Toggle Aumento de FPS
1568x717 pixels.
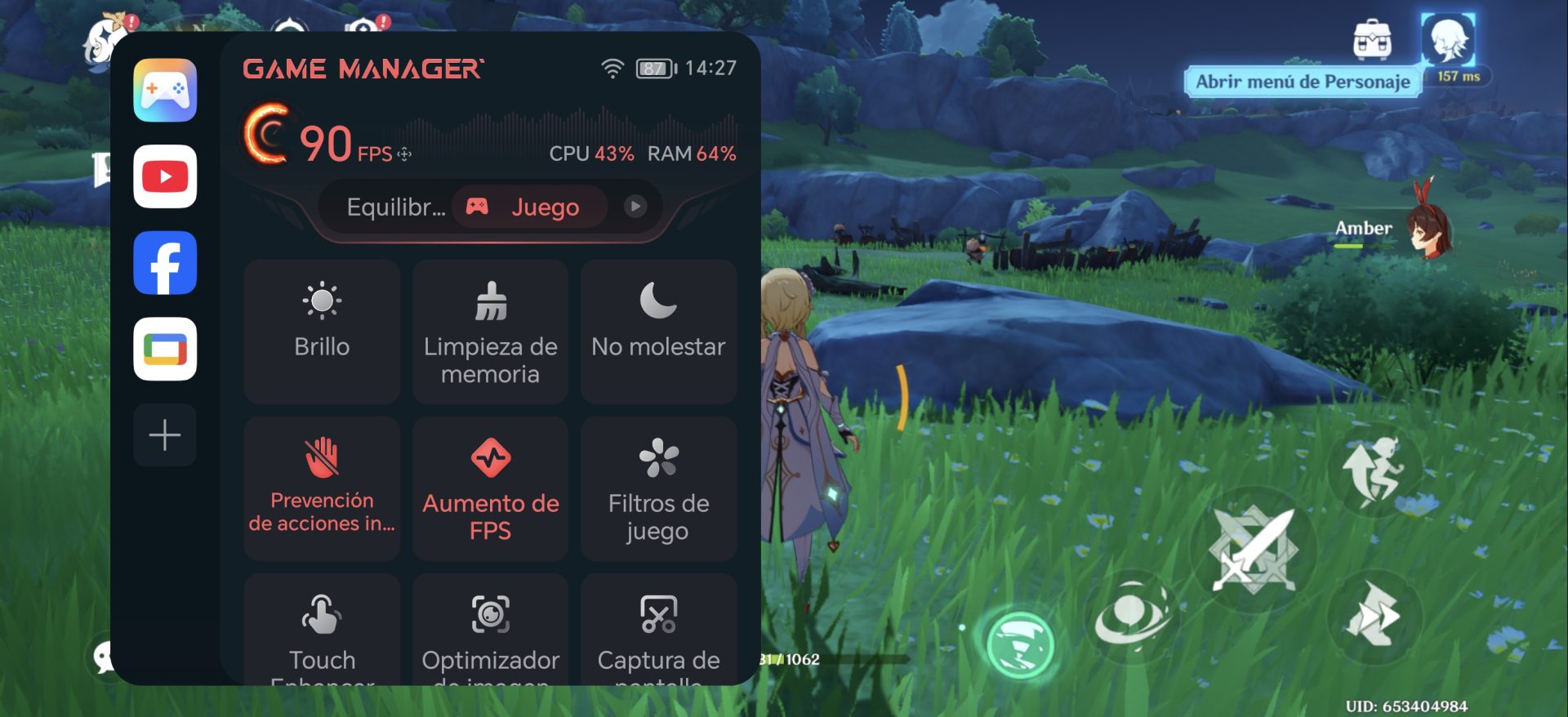(x=490, y=488)
